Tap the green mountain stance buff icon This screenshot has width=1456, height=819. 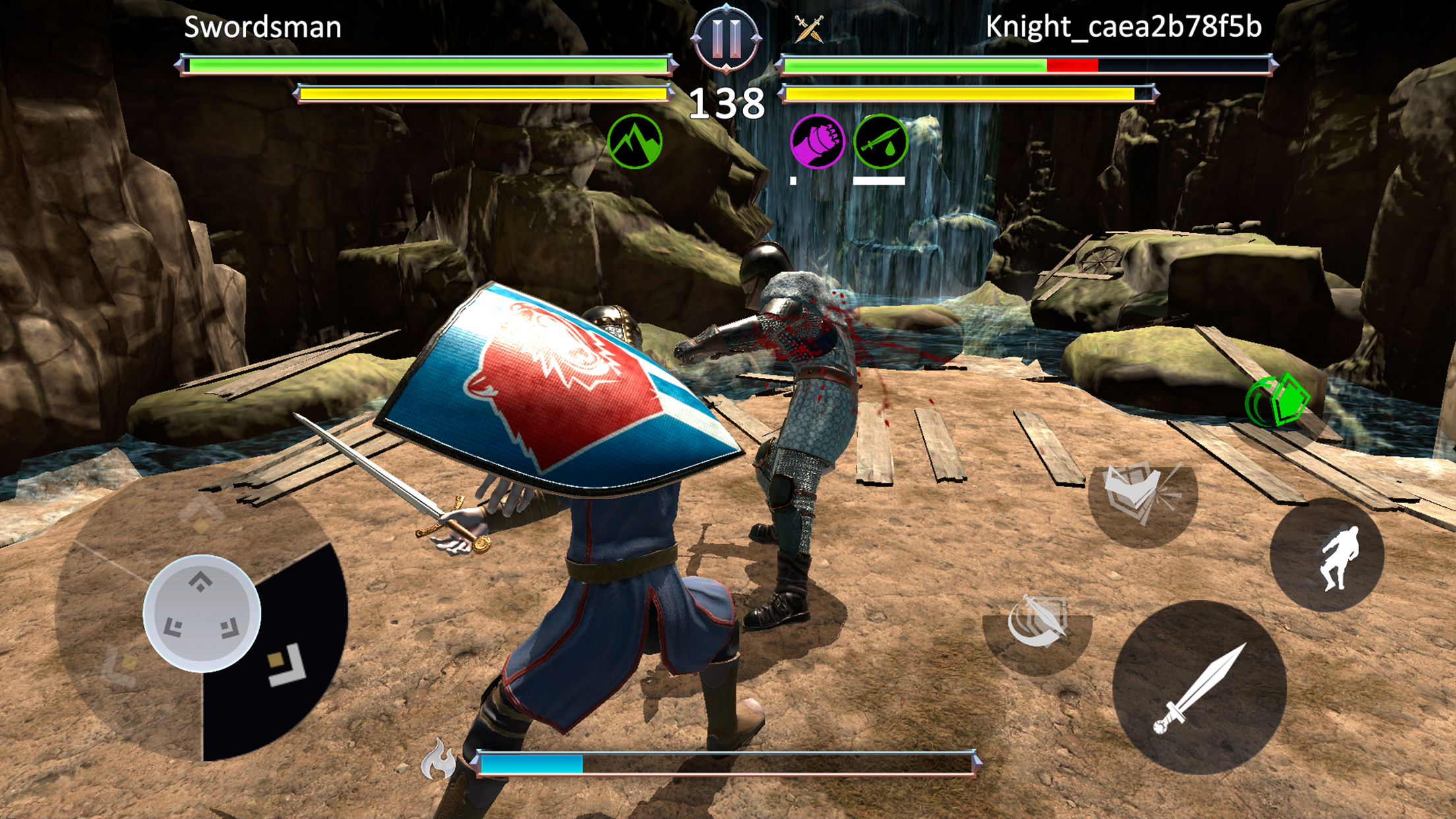click(636, 140)
